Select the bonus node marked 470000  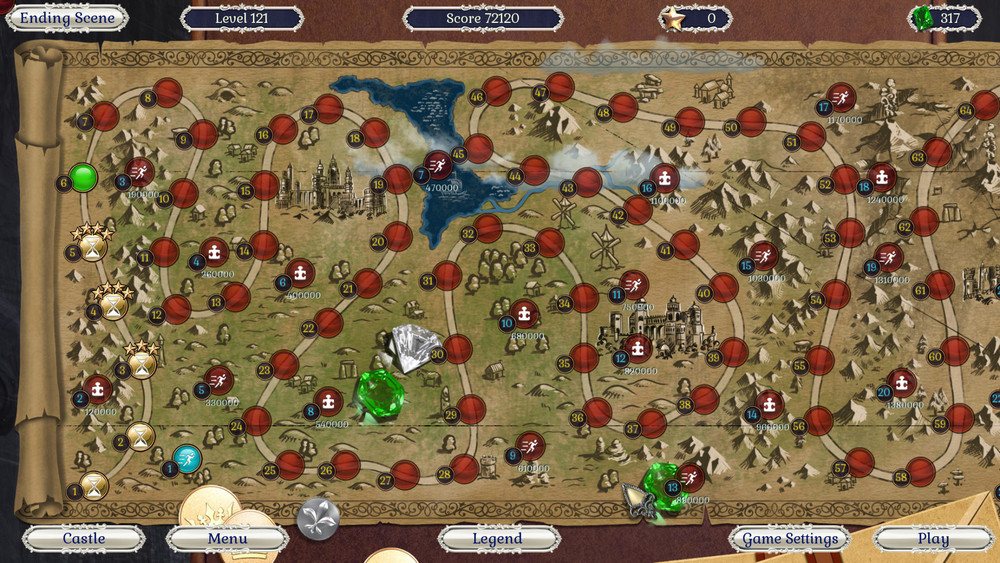[439, 165]
